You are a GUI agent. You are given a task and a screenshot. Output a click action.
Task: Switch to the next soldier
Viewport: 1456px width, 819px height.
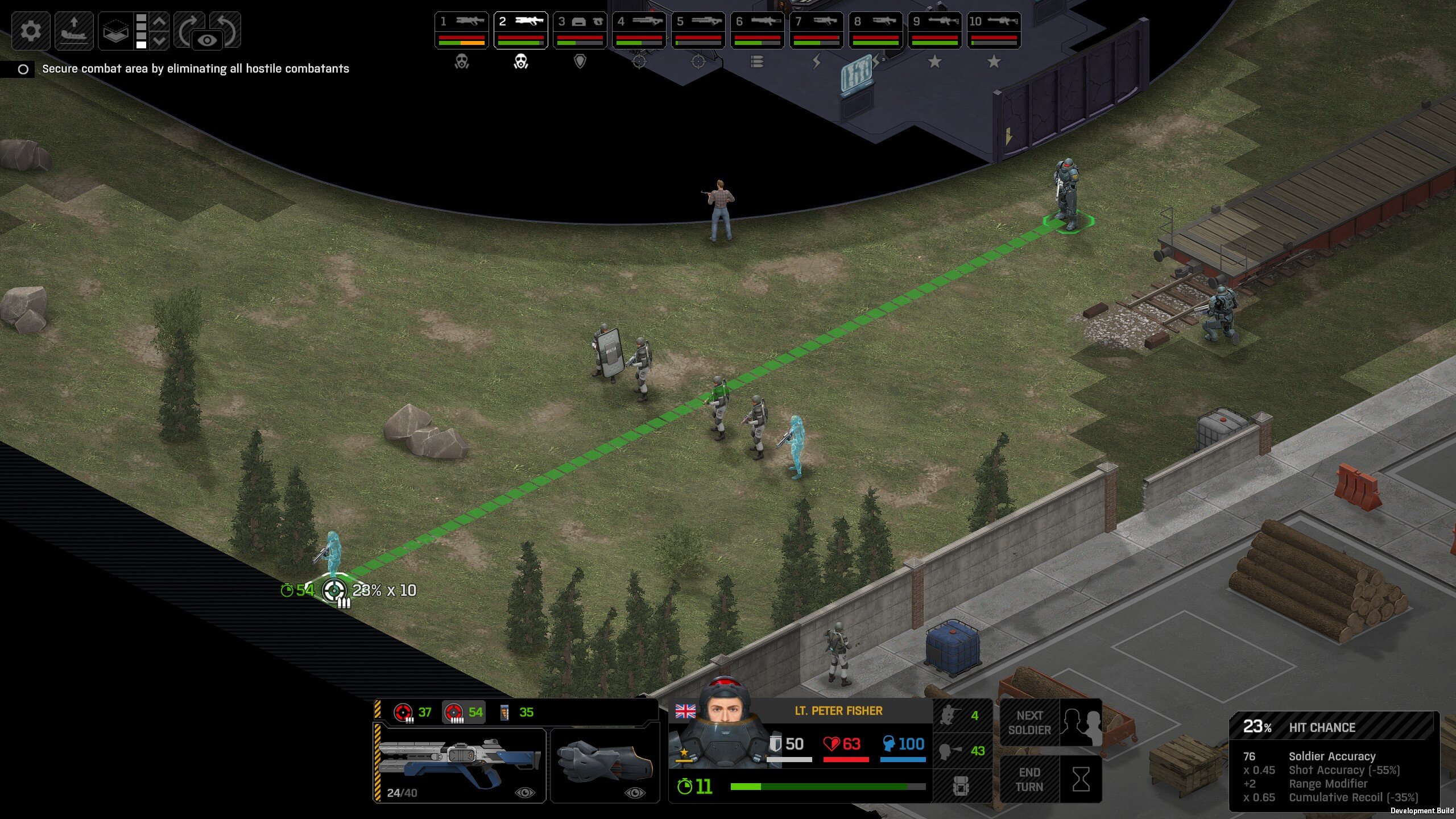(x=1050, y=722)
